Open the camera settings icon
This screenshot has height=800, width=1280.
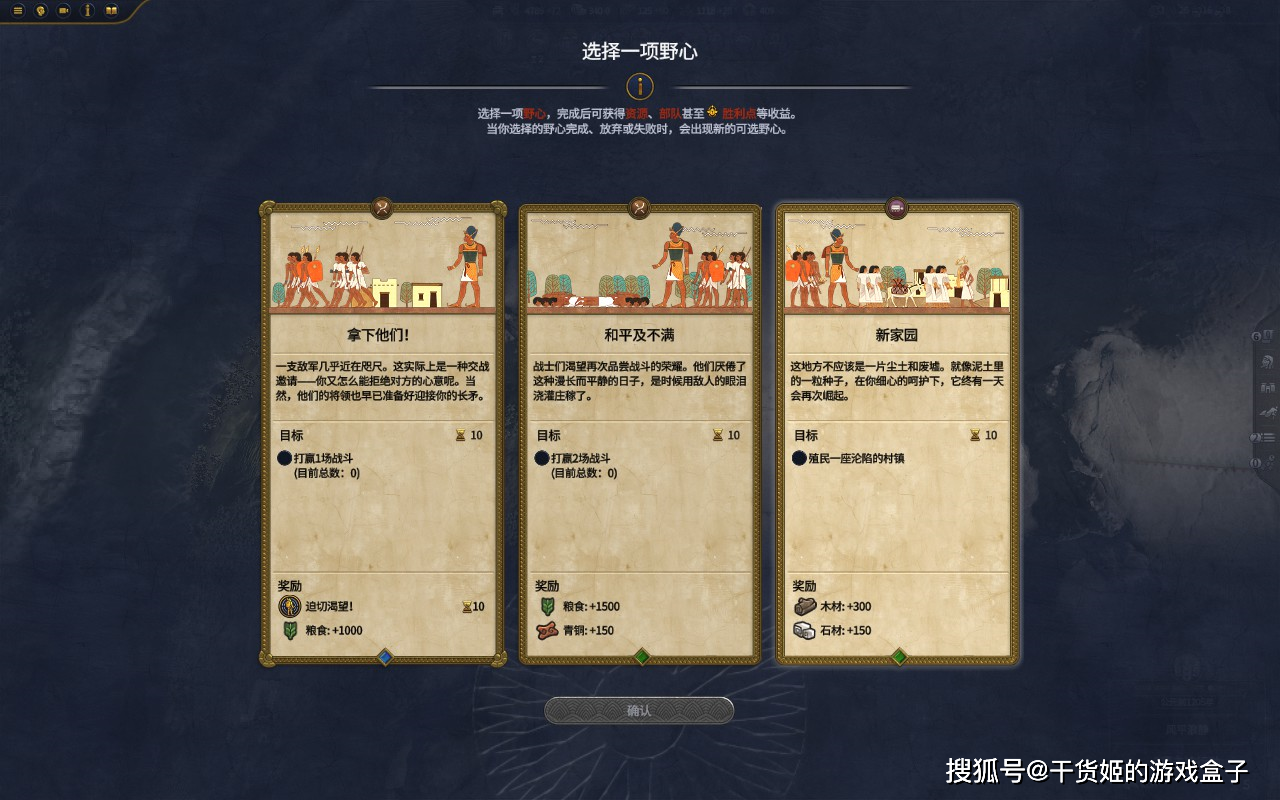pos(64,11)
